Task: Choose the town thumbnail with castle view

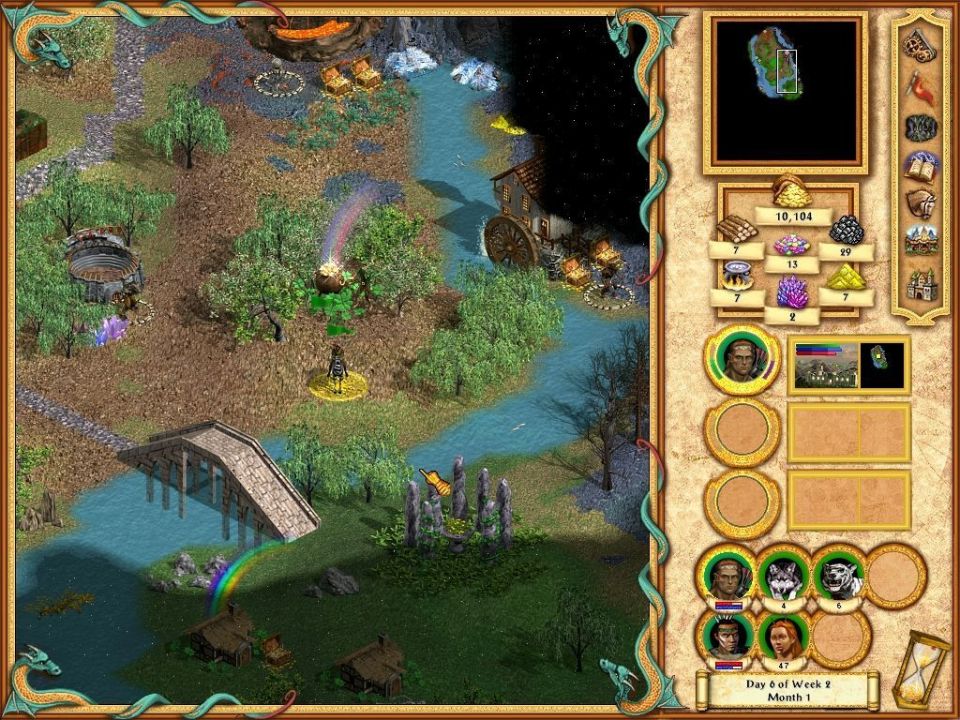Action: point(824,366)
